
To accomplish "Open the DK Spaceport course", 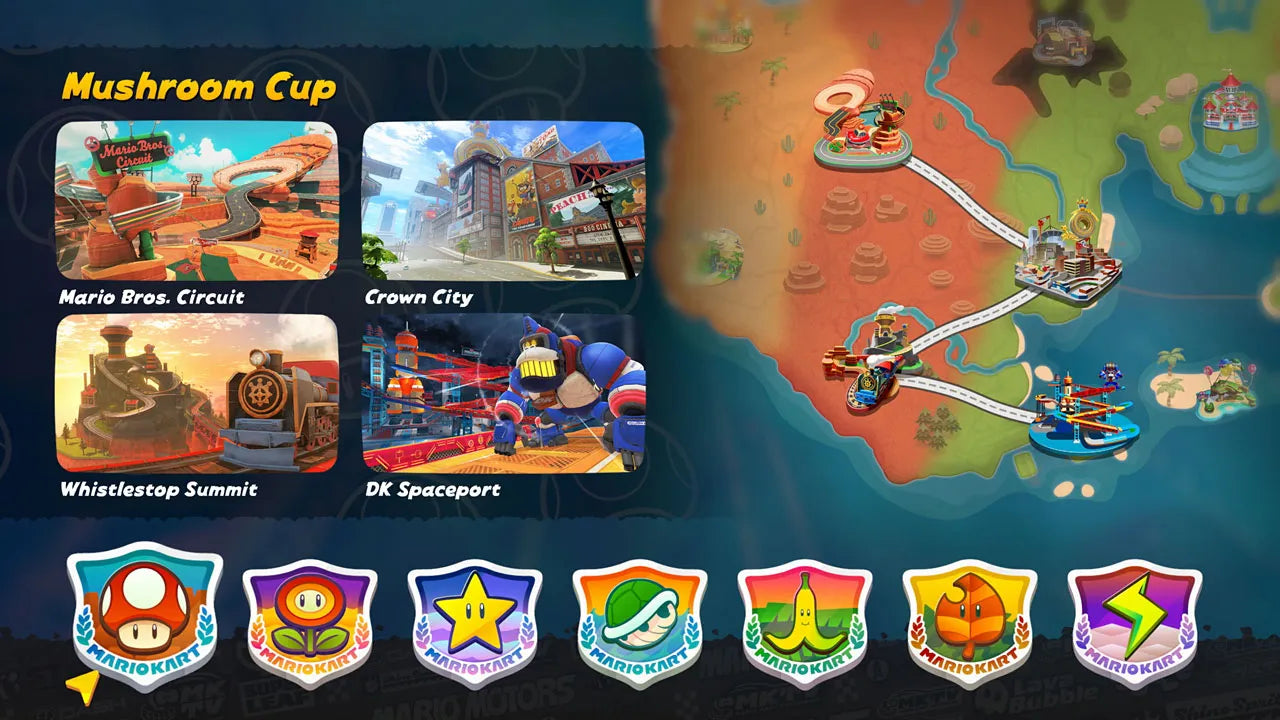I will point(502,394).
